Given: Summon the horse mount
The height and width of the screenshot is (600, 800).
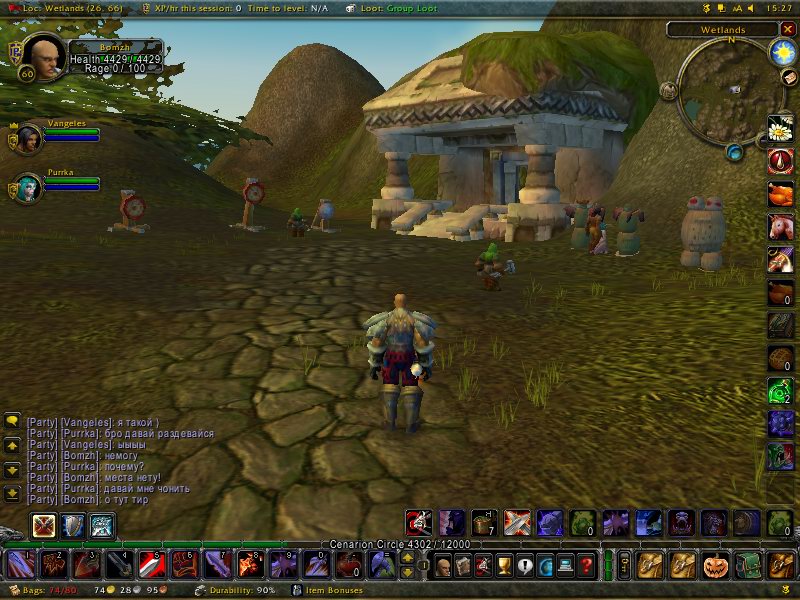Looking at the screenshot, I should click(780, 227).
